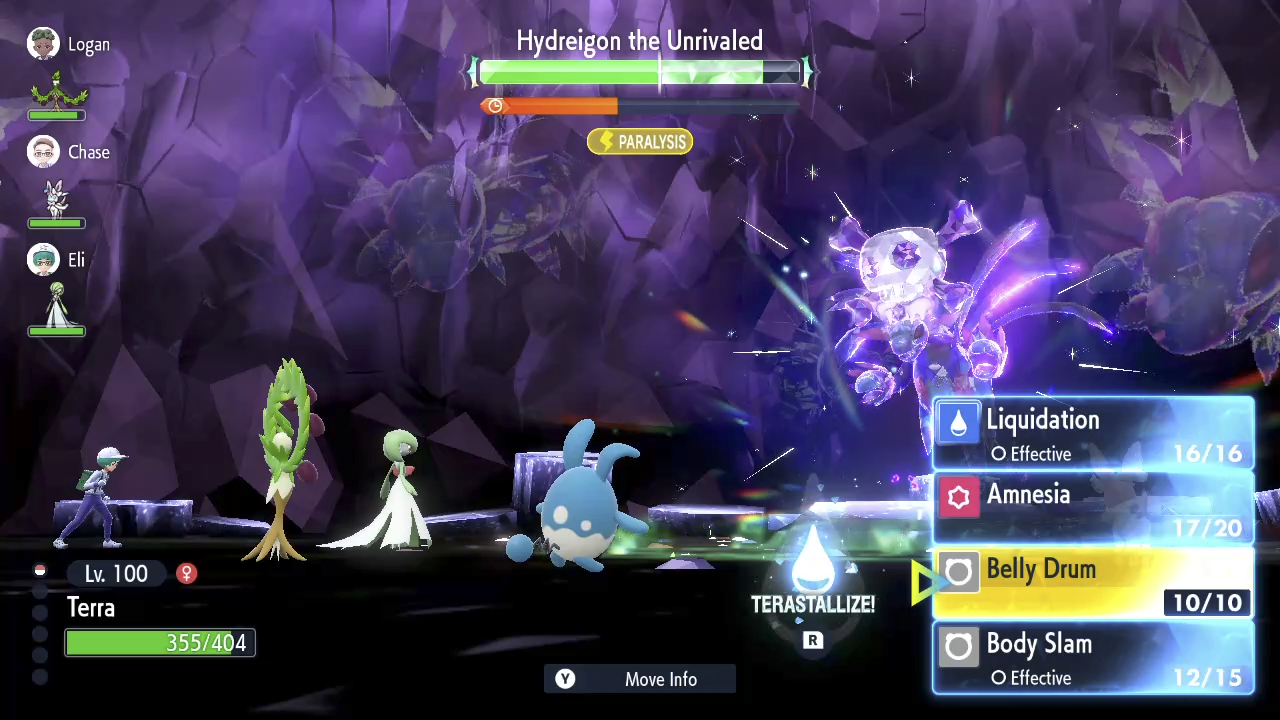
Task: Choose the Amnesia move
Action: coord(1093,508)
